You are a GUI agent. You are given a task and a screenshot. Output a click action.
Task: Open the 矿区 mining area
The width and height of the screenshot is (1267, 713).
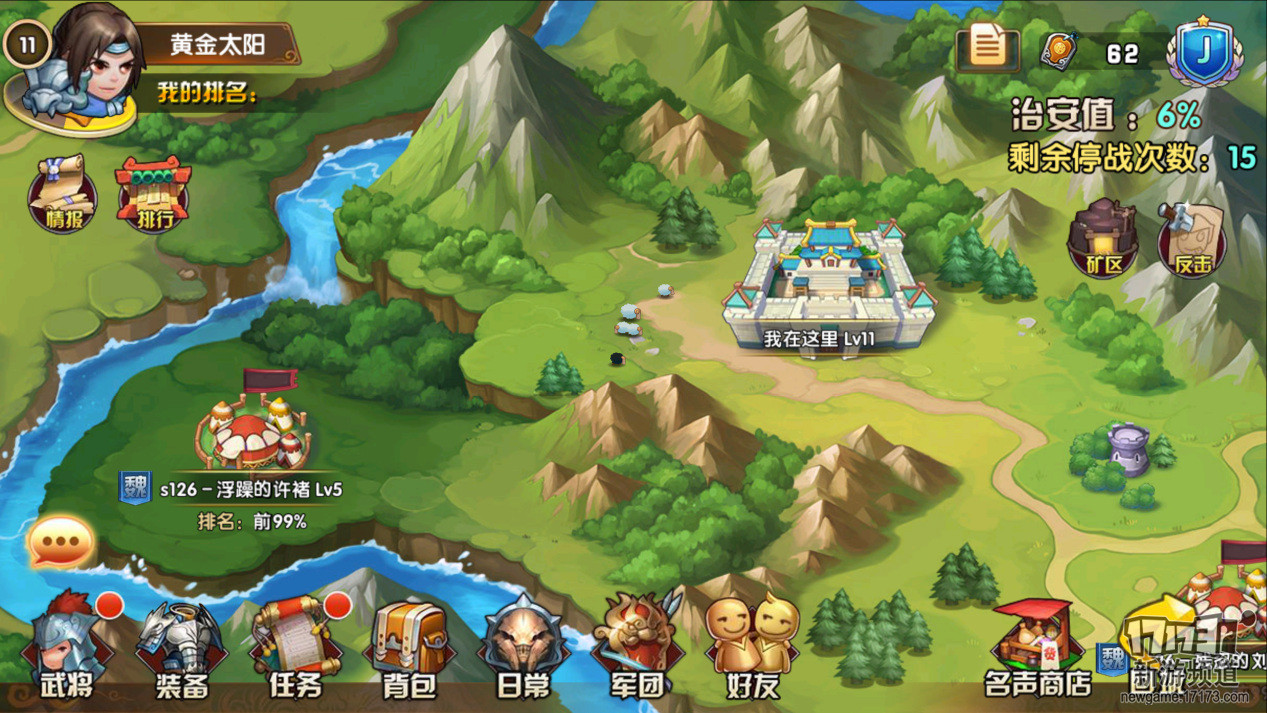(x=1103, y=238)
